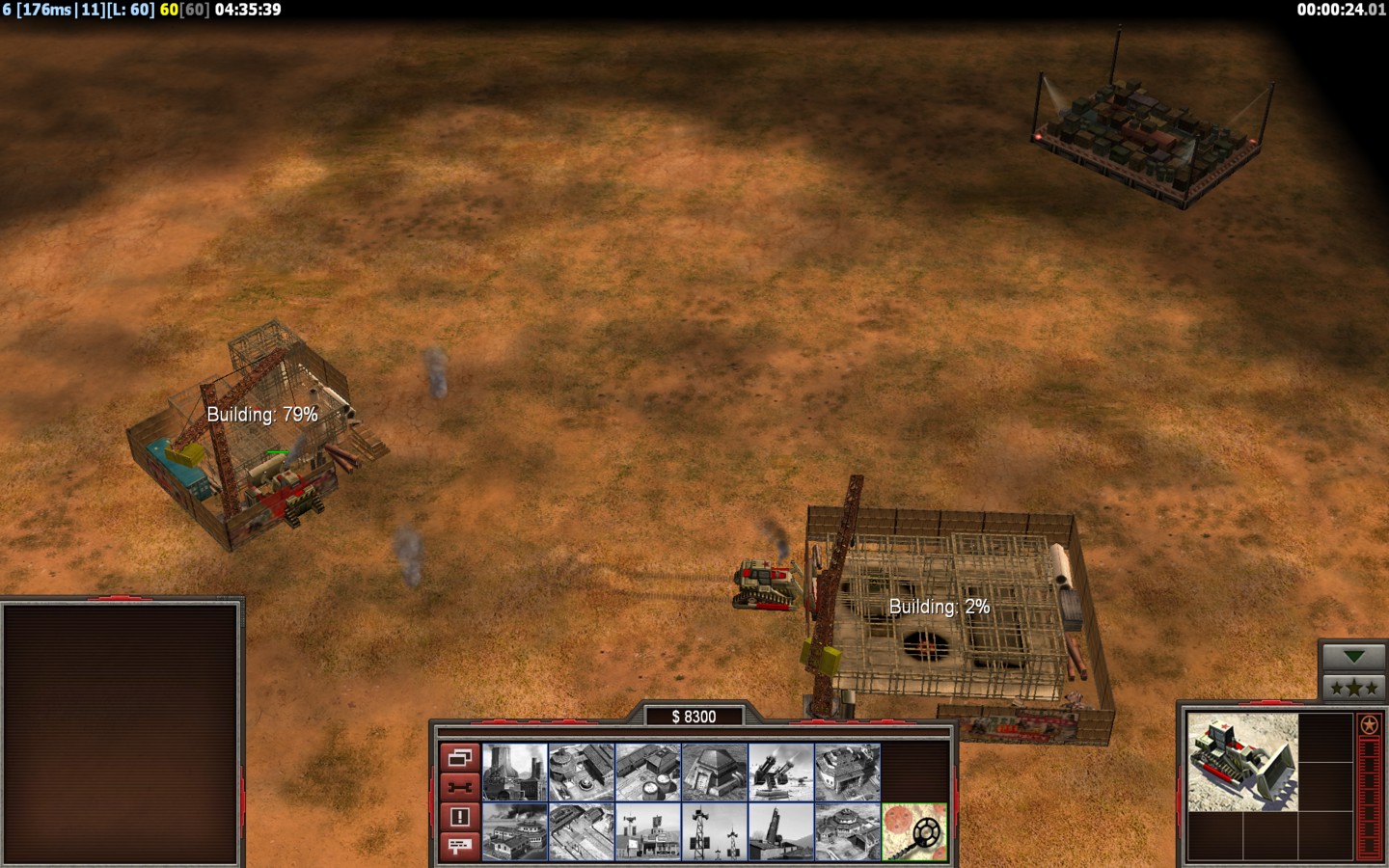Collapse the control bar with green arrow
Viewport: 1389px width, 868px height.
(x=1353, y=657)
